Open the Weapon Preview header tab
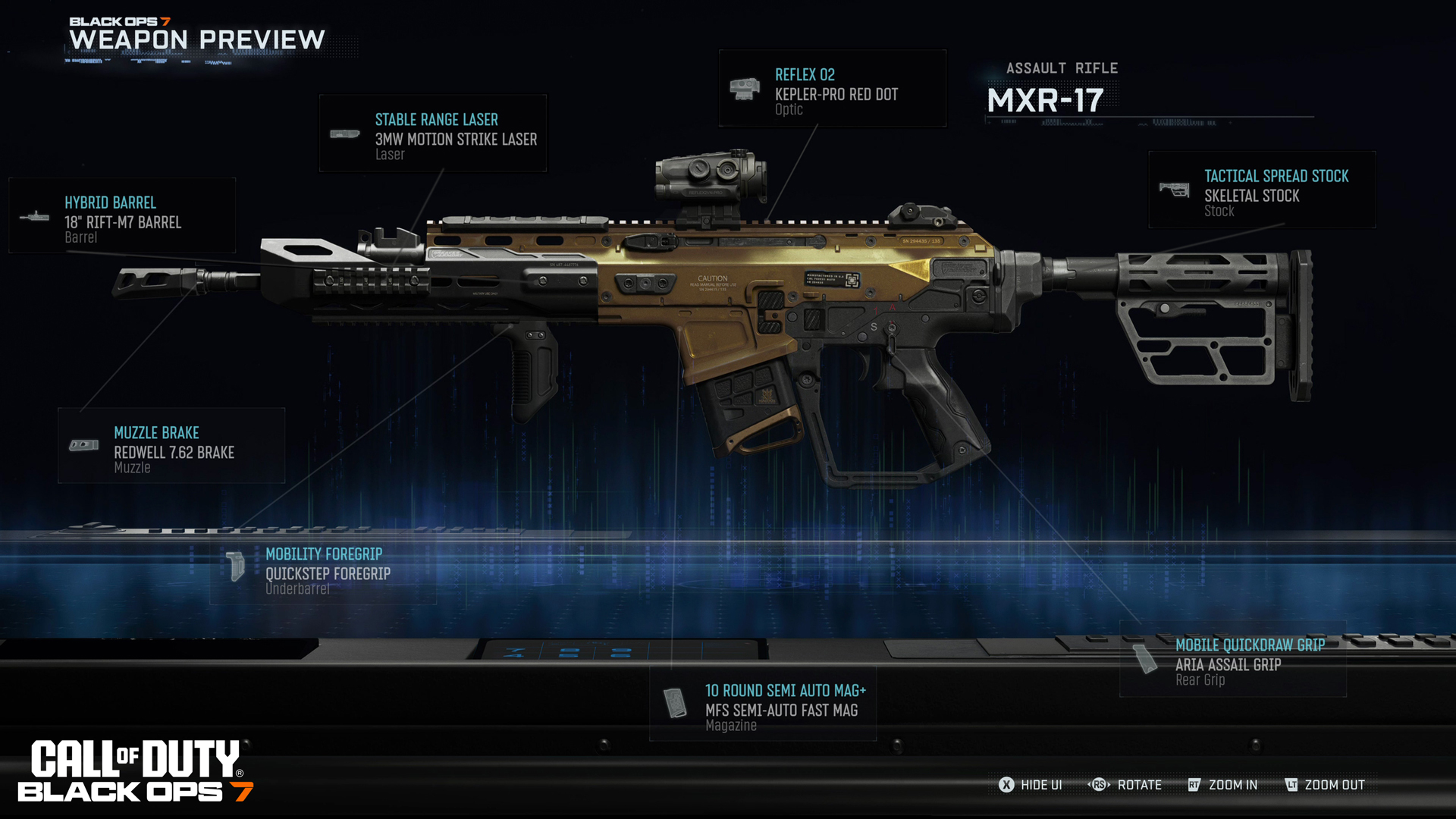 click(x=195, y=39)
